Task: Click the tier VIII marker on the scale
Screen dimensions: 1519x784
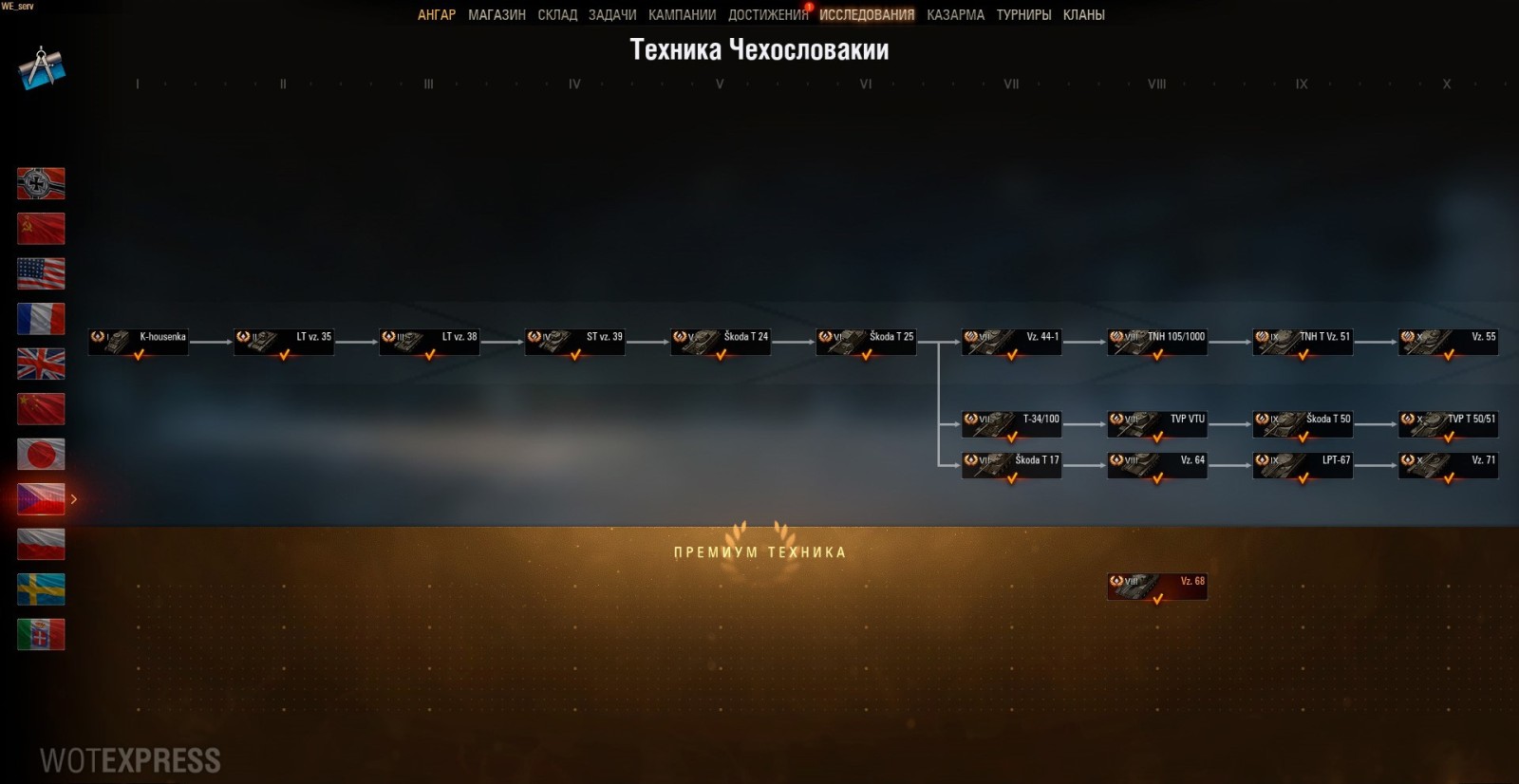Action: [x=1156, y=84]
